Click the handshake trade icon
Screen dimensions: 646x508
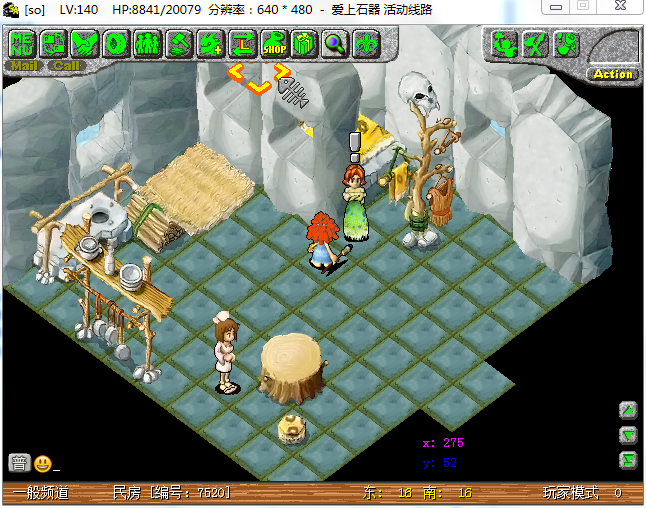click(84, 44)
